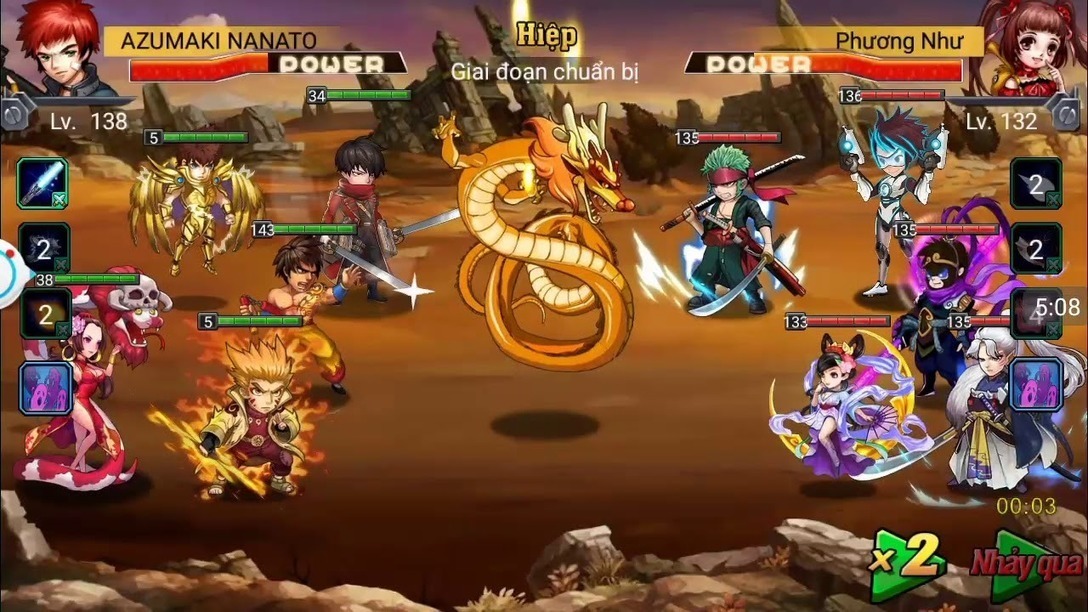
Task: Tap Phương Như's pink ghosts skill icon
Action: pyautogui.click(x=1035, y=385)
